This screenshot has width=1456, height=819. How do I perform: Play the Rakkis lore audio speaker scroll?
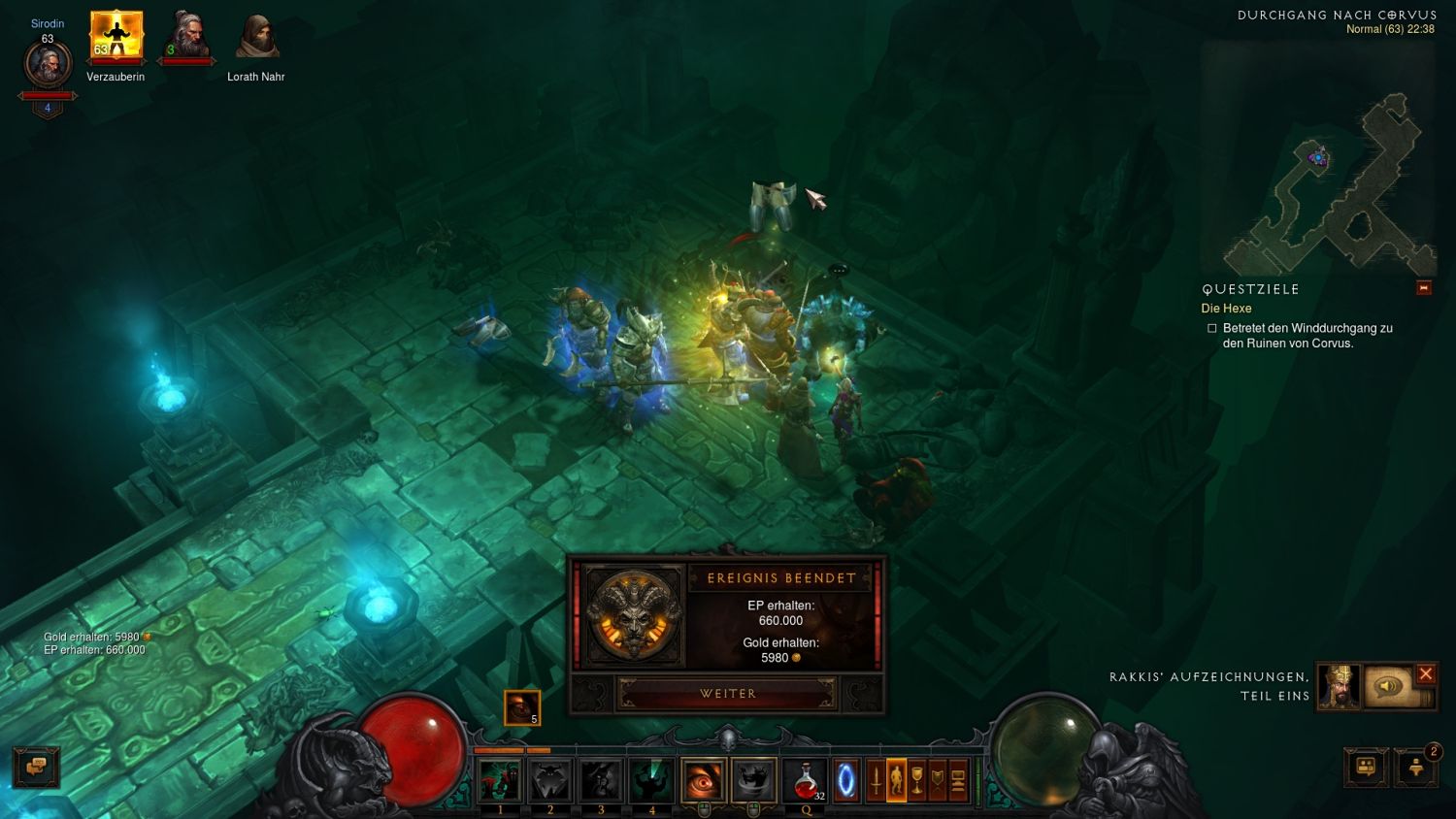[x=1389, y=686]
